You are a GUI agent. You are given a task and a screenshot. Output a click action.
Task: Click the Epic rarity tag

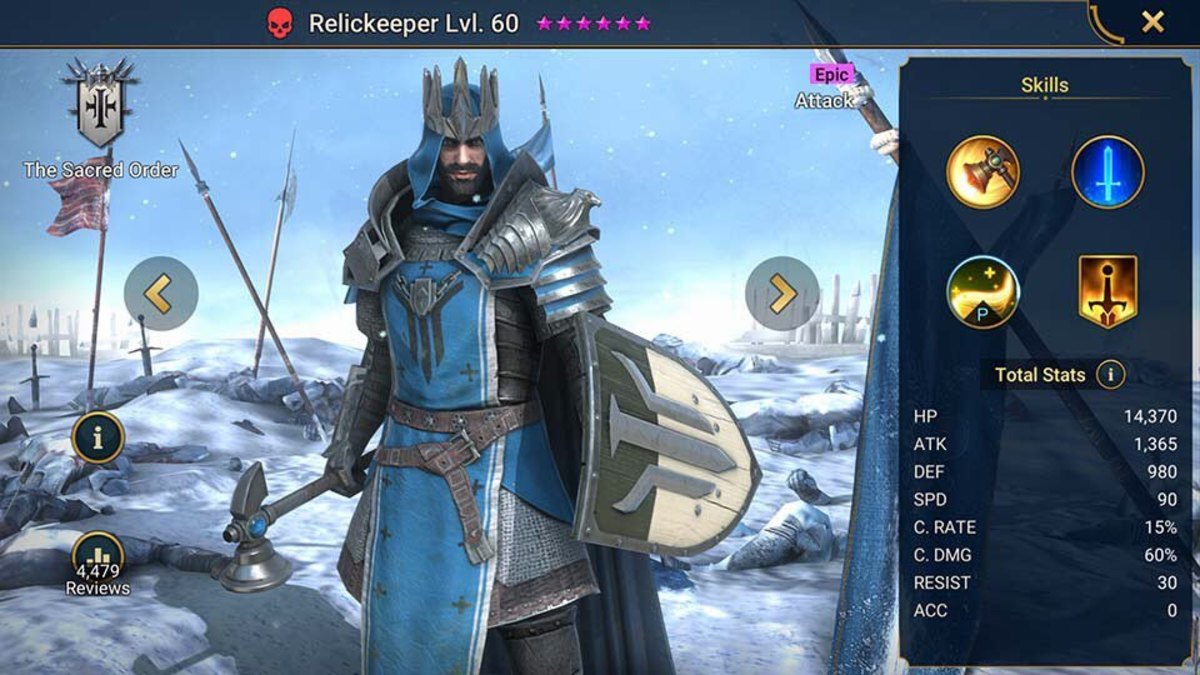pos(831,74)
